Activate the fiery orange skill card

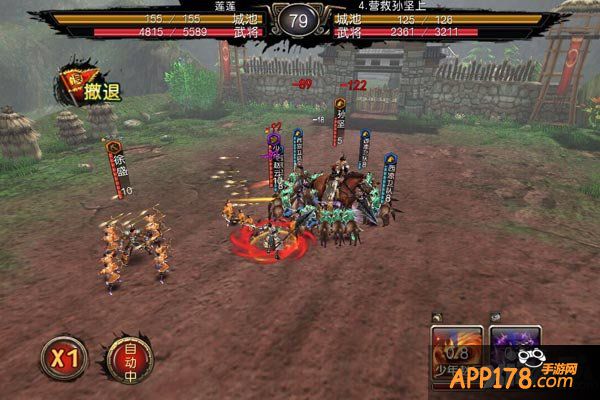pyautogui.click(x=455, y=348)
